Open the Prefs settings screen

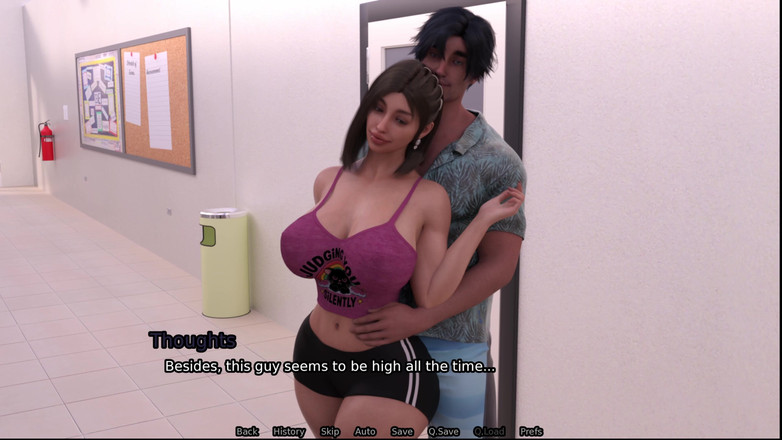(x=531, y=432)
